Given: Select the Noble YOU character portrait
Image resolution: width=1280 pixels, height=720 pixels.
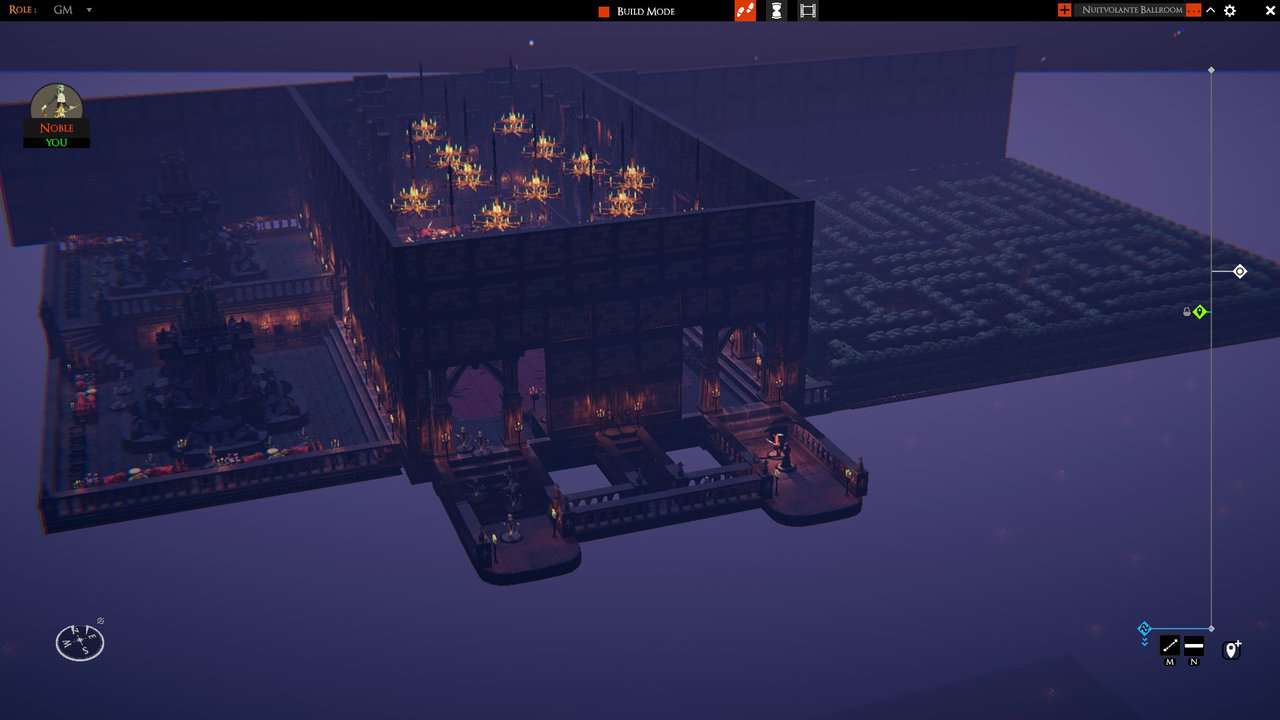Looking at the screenshot, I should (56, 112).
